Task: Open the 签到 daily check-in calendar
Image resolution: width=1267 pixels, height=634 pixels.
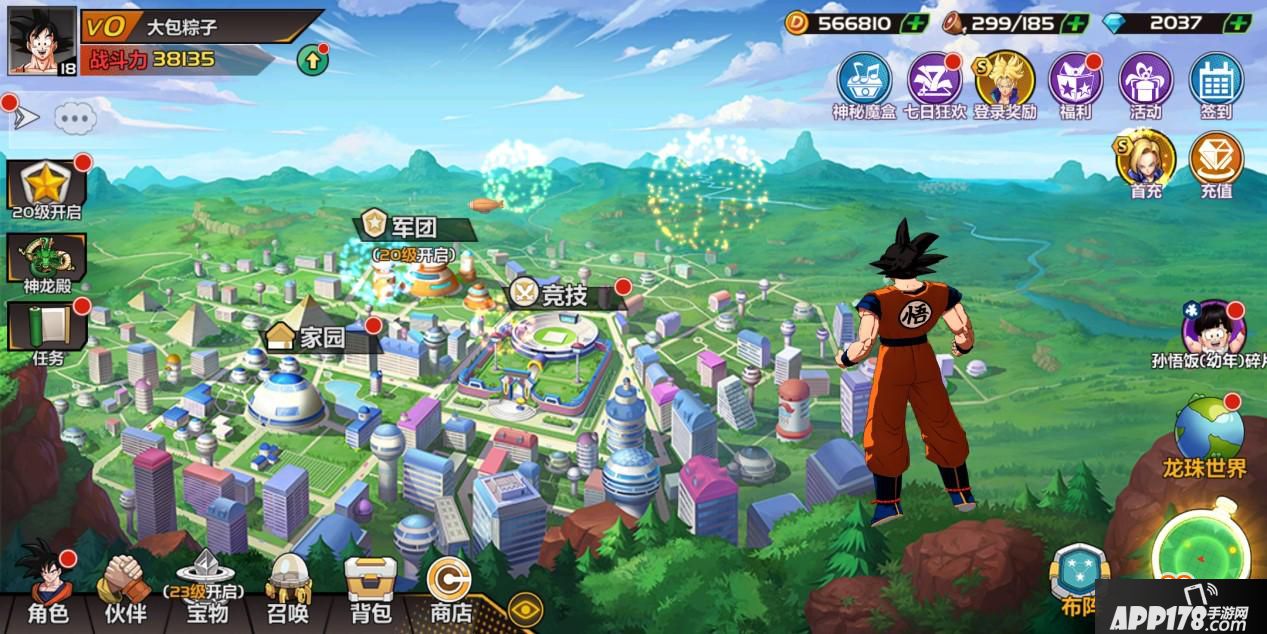Action: (x=1216, y=84)
